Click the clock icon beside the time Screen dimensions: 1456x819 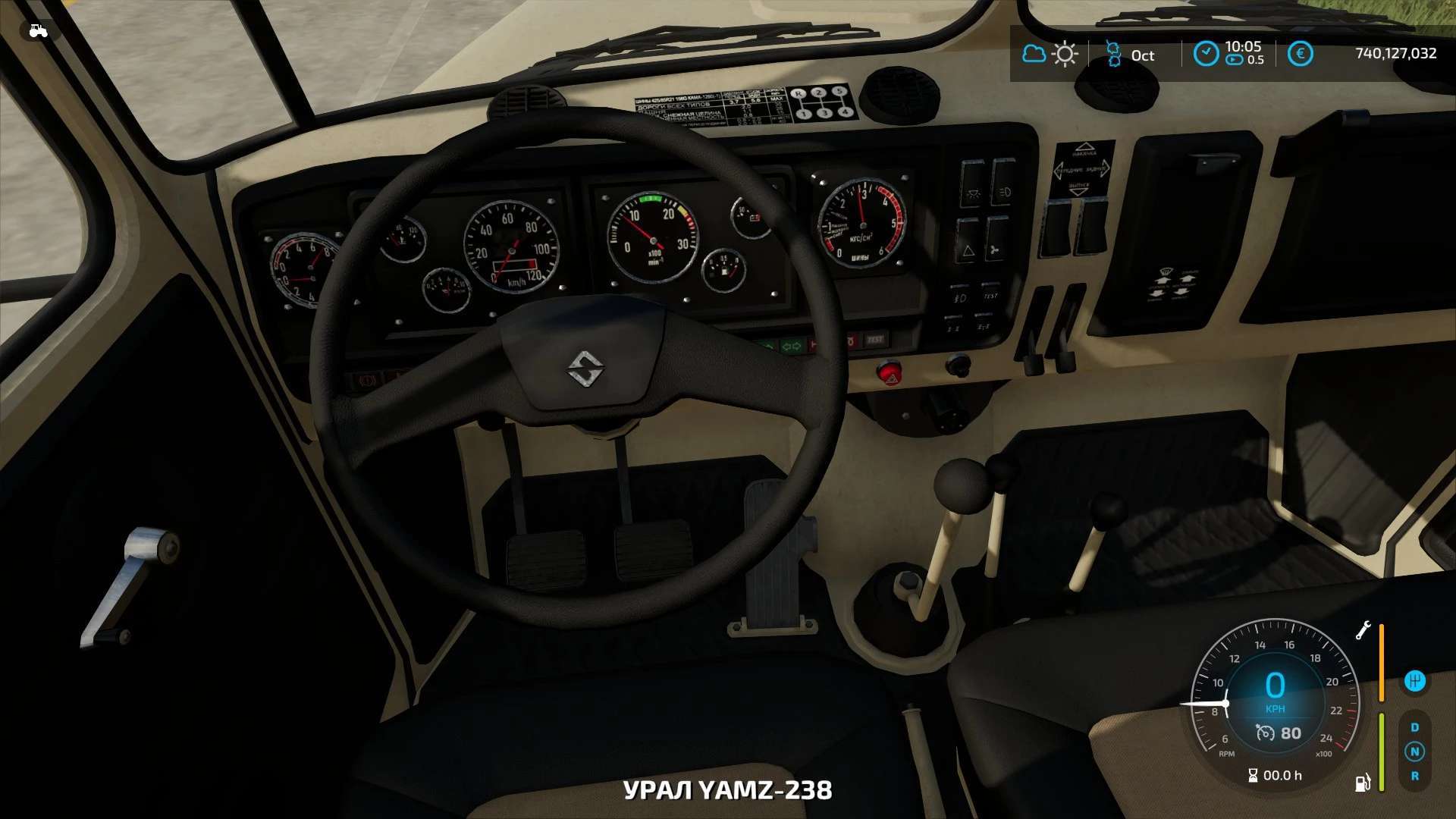[1206, 54]
